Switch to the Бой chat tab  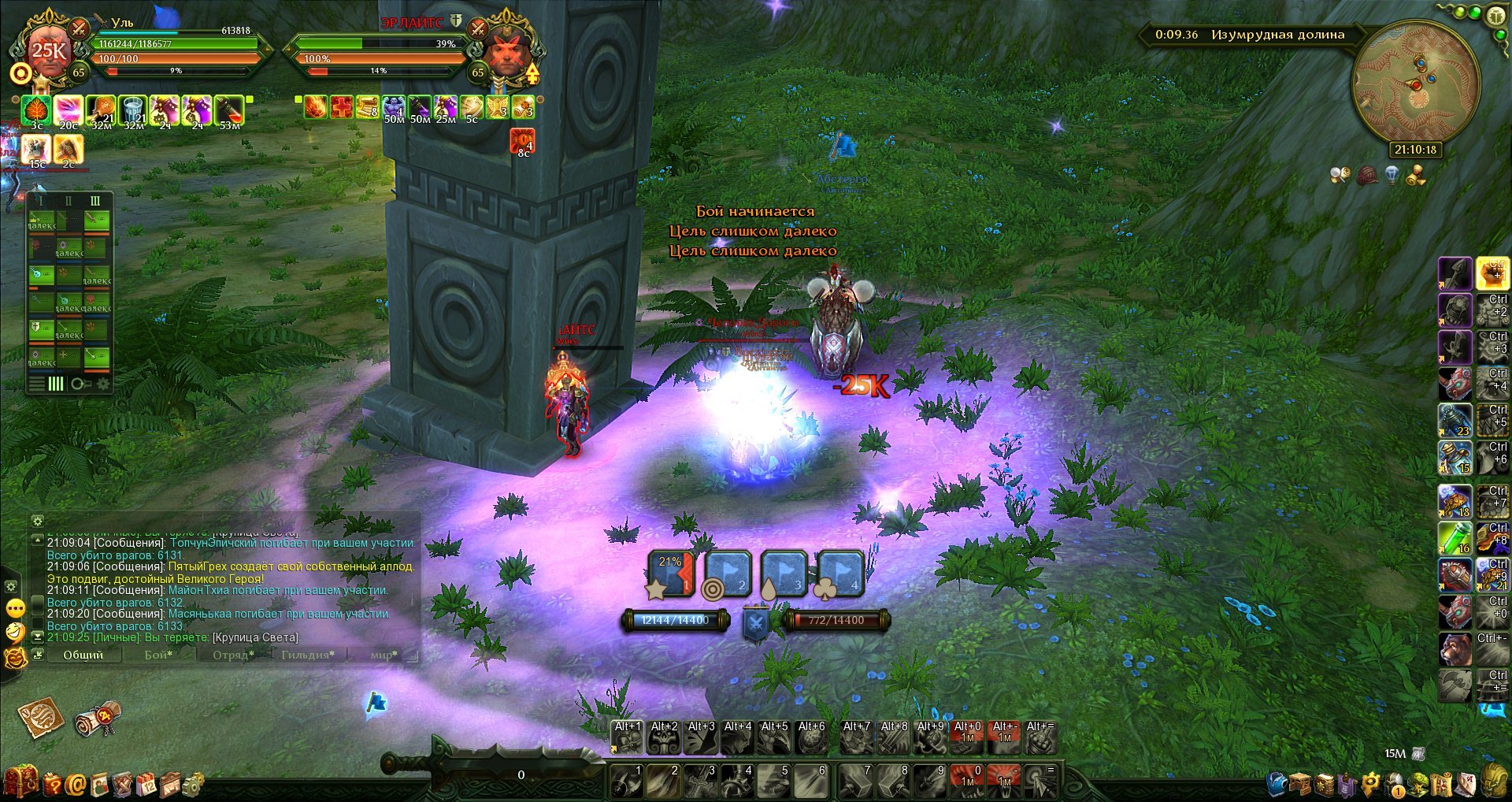pos(158,655)
